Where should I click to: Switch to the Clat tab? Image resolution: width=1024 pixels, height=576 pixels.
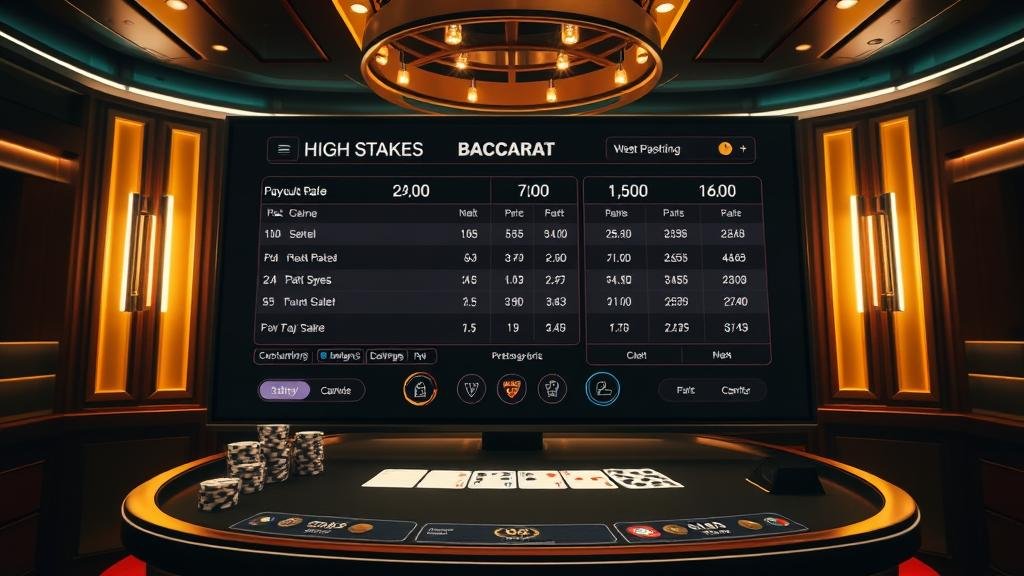point(636,355)
